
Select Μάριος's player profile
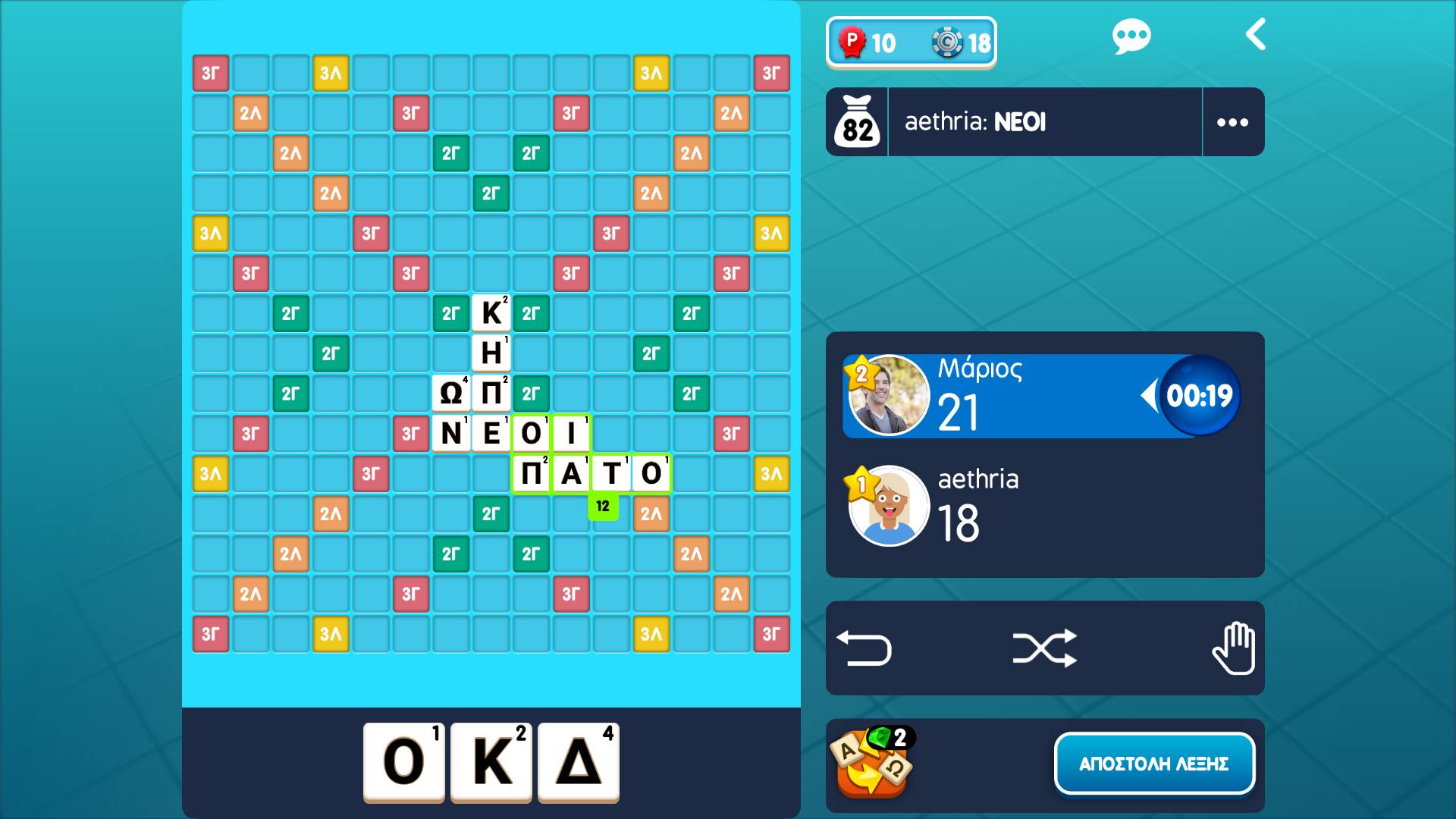click(890, 394)
